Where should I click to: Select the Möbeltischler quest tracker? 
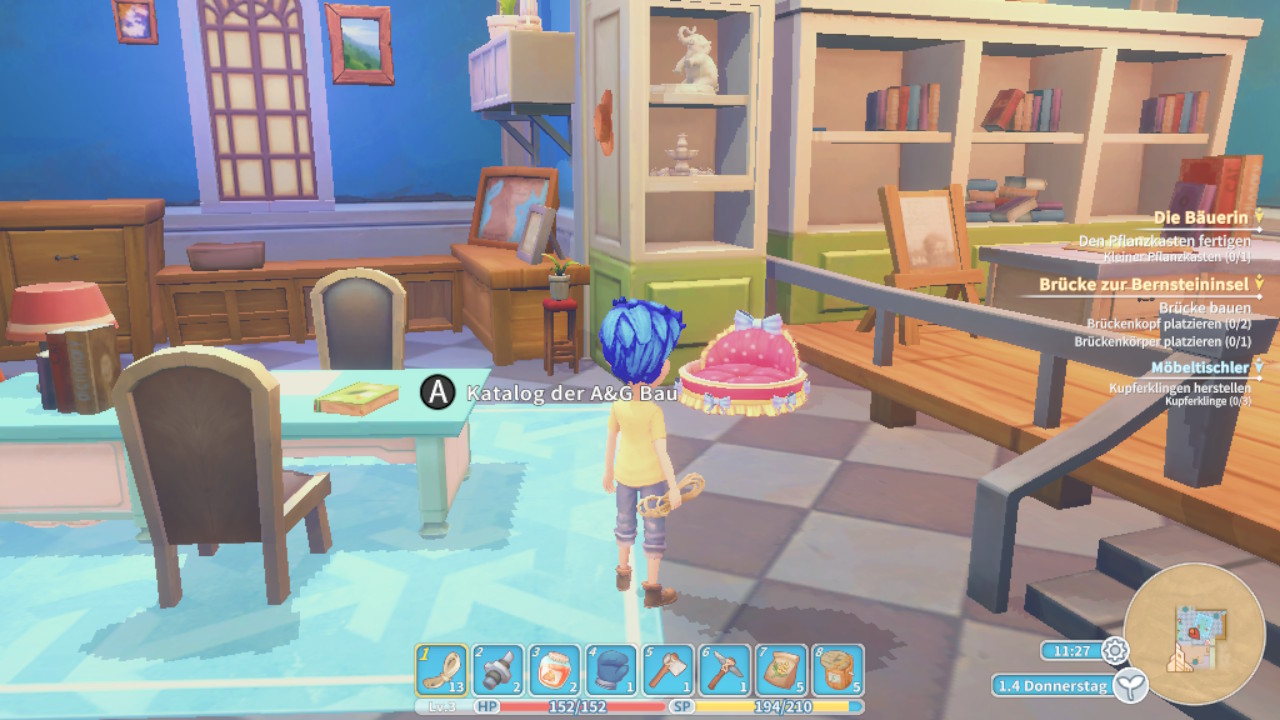[x=1200, y=368]
